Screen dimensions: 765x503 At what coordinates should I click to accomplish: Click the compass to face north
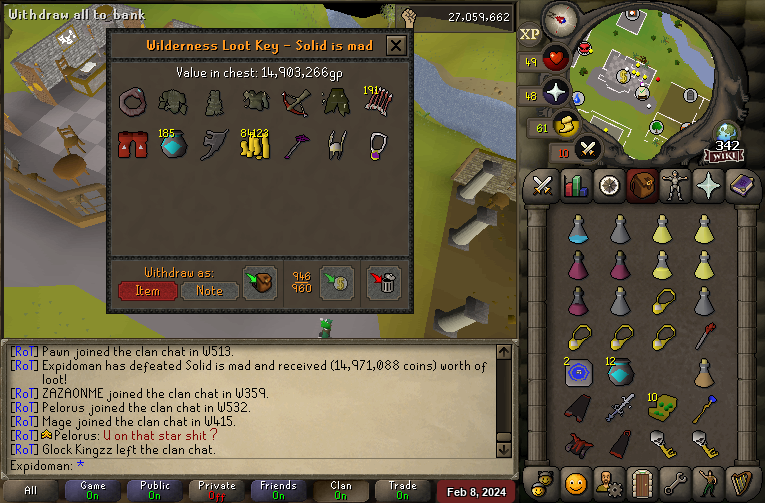(560, 17)
